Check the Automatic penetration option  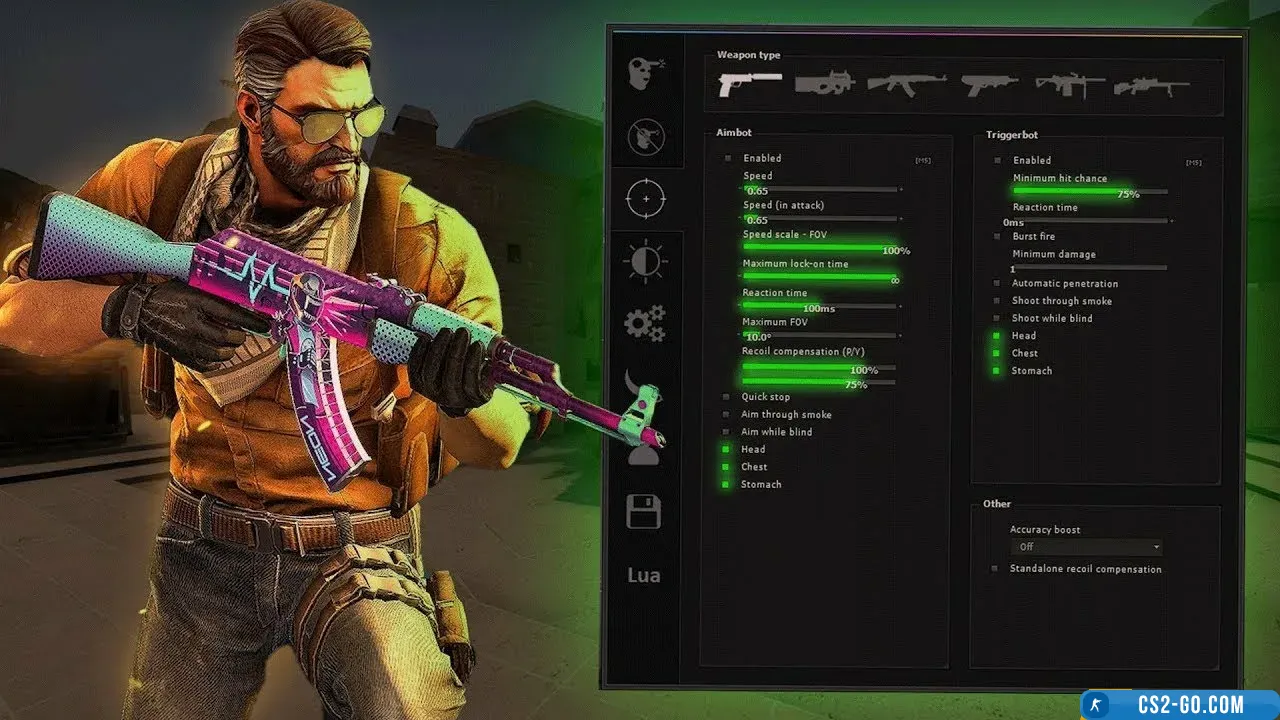997,284
